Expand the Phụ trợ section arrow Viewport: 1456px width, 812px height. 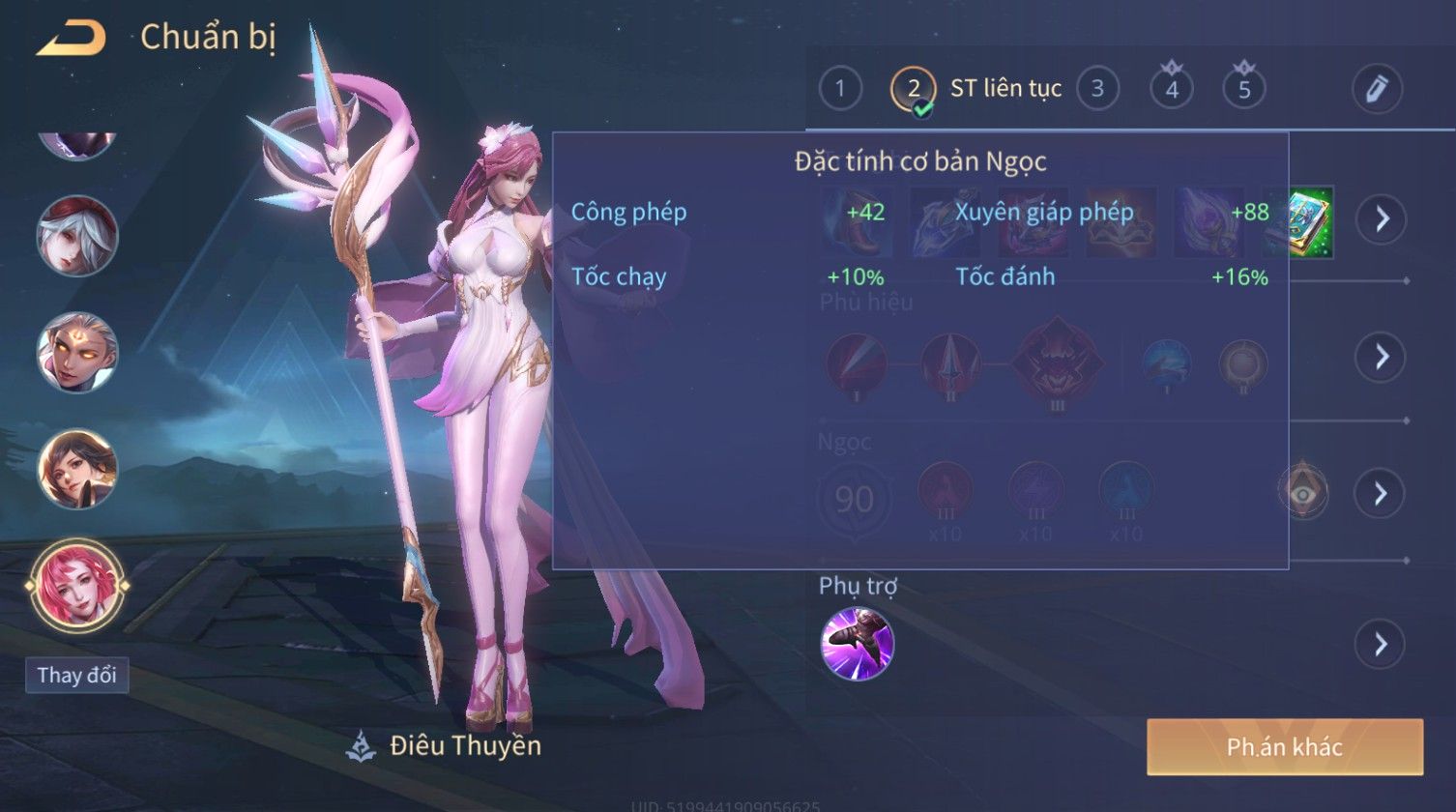pos(1381,643)
